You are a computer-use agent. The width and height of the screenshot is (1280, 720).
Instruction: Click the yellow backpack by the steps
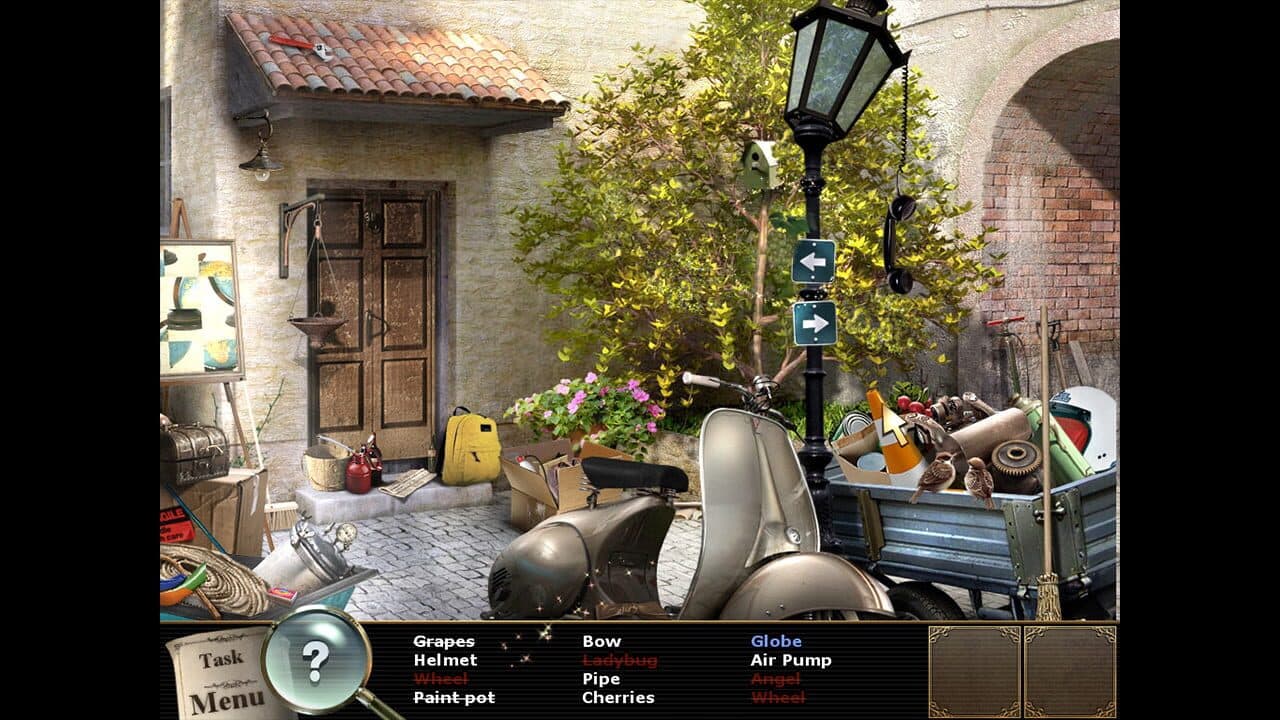click(468, 448)
